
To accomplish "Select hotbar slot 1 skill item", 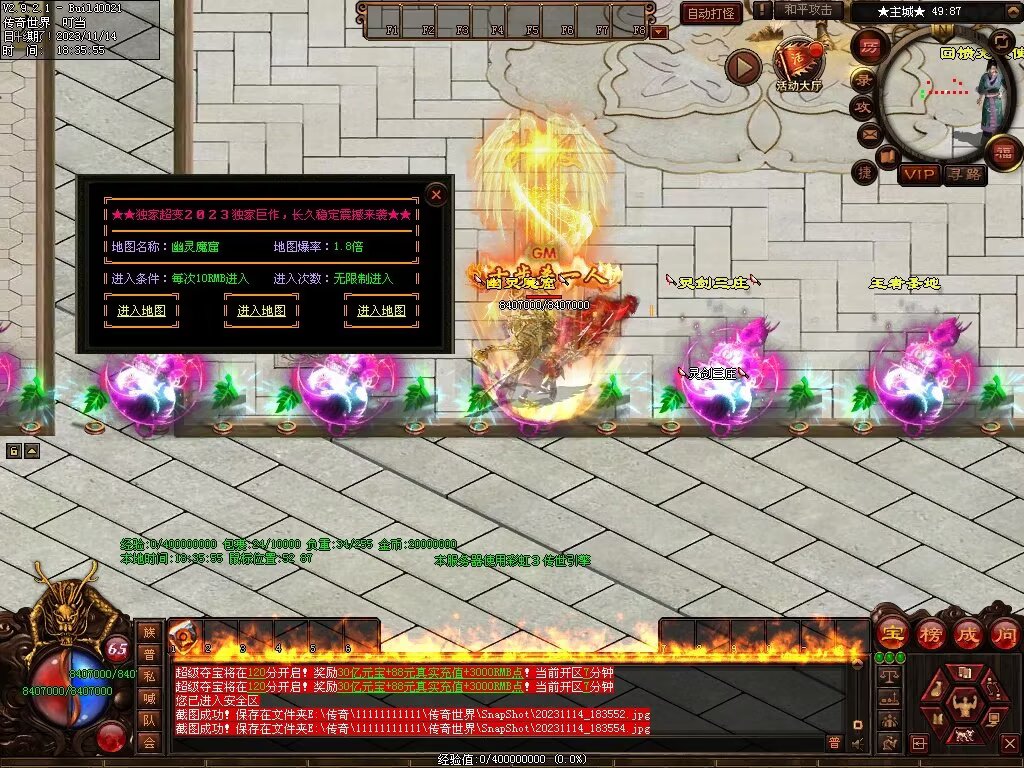I will (183, 634).
